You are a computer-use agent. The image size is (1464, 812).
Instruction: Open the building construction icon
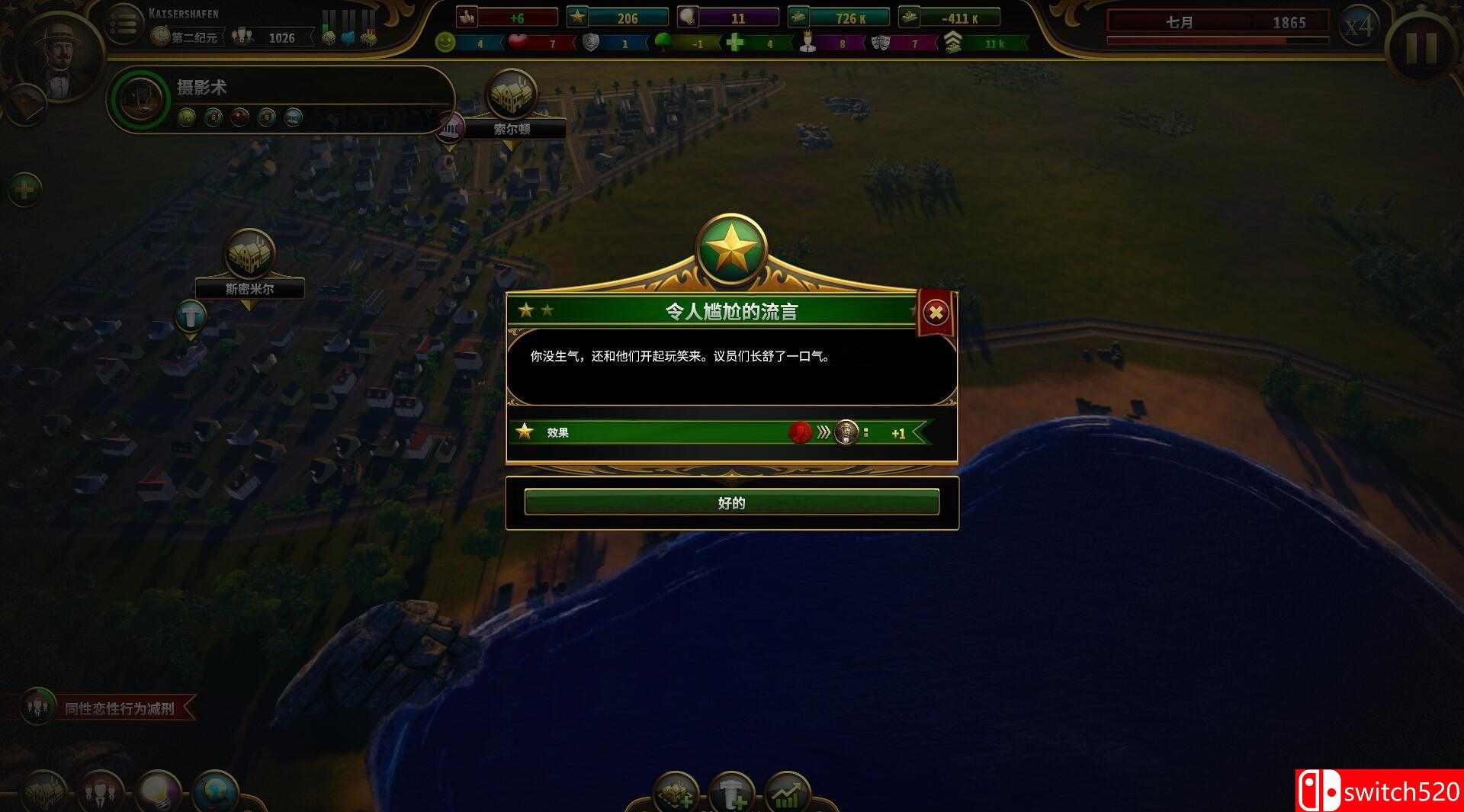click(x=730, y=793)
